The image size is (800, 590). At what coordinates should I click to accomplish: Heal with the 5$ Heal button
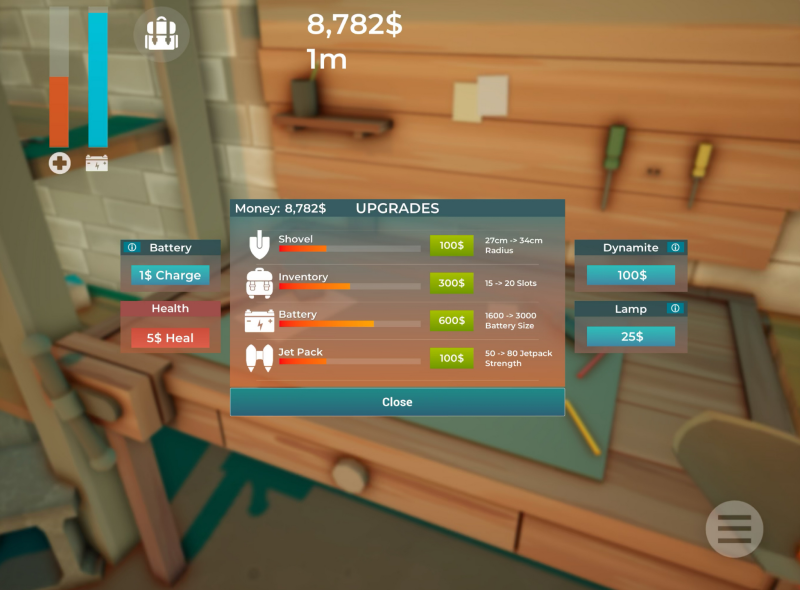(170, 338)
